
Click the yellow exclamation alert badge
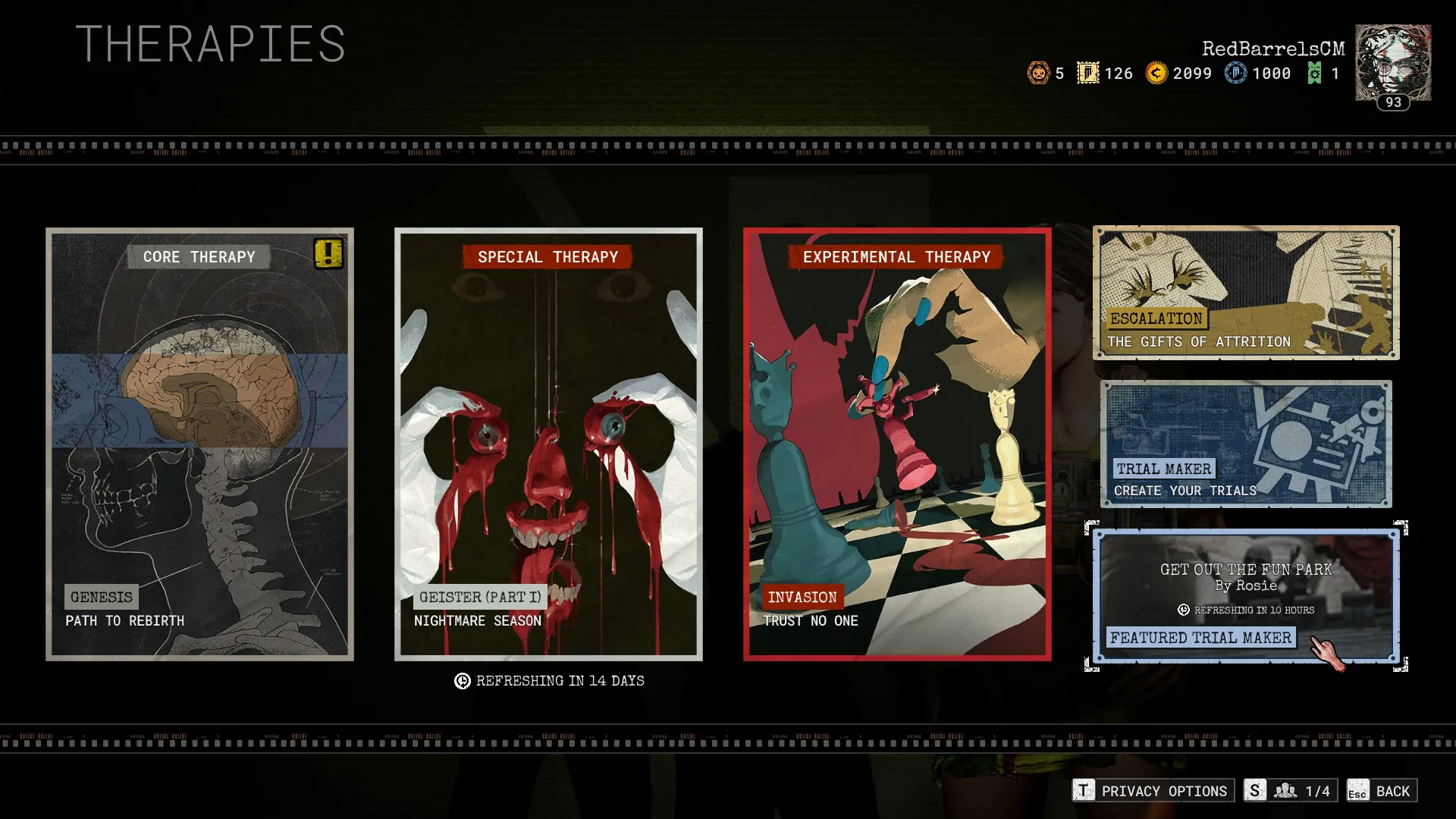pos(328,253)
